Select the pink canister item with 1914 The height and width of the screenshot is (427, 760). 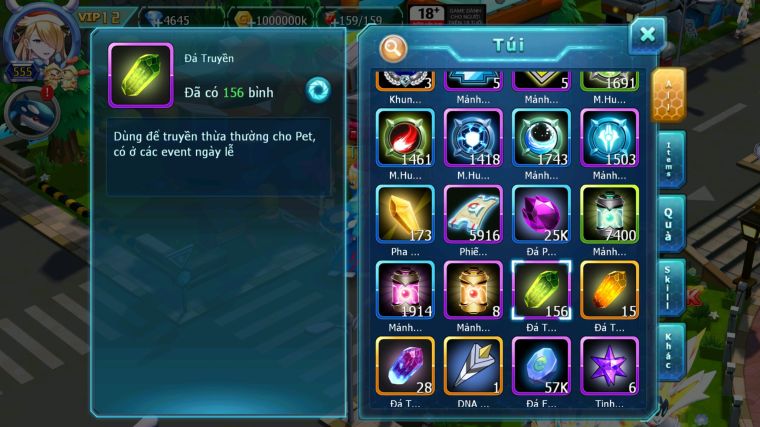coord(405,290)
